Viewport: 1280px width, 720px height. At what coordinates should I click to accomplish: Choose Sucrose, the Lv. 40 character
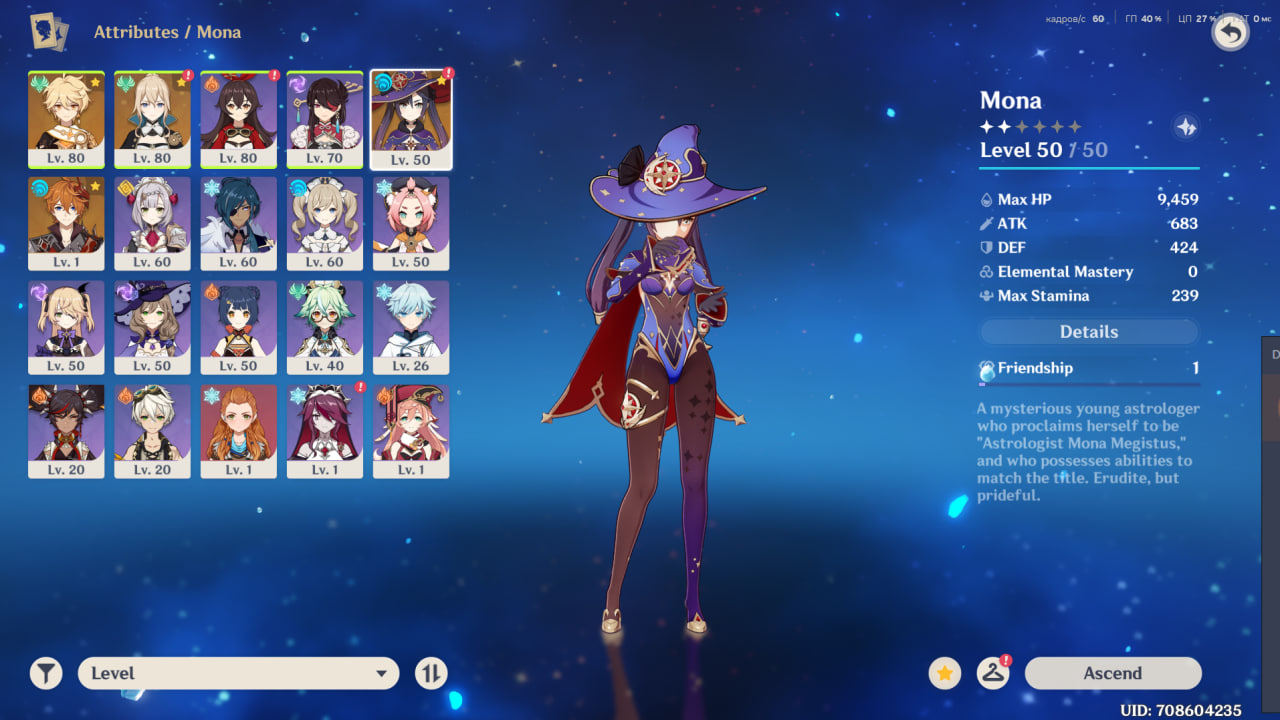(324, 326)
